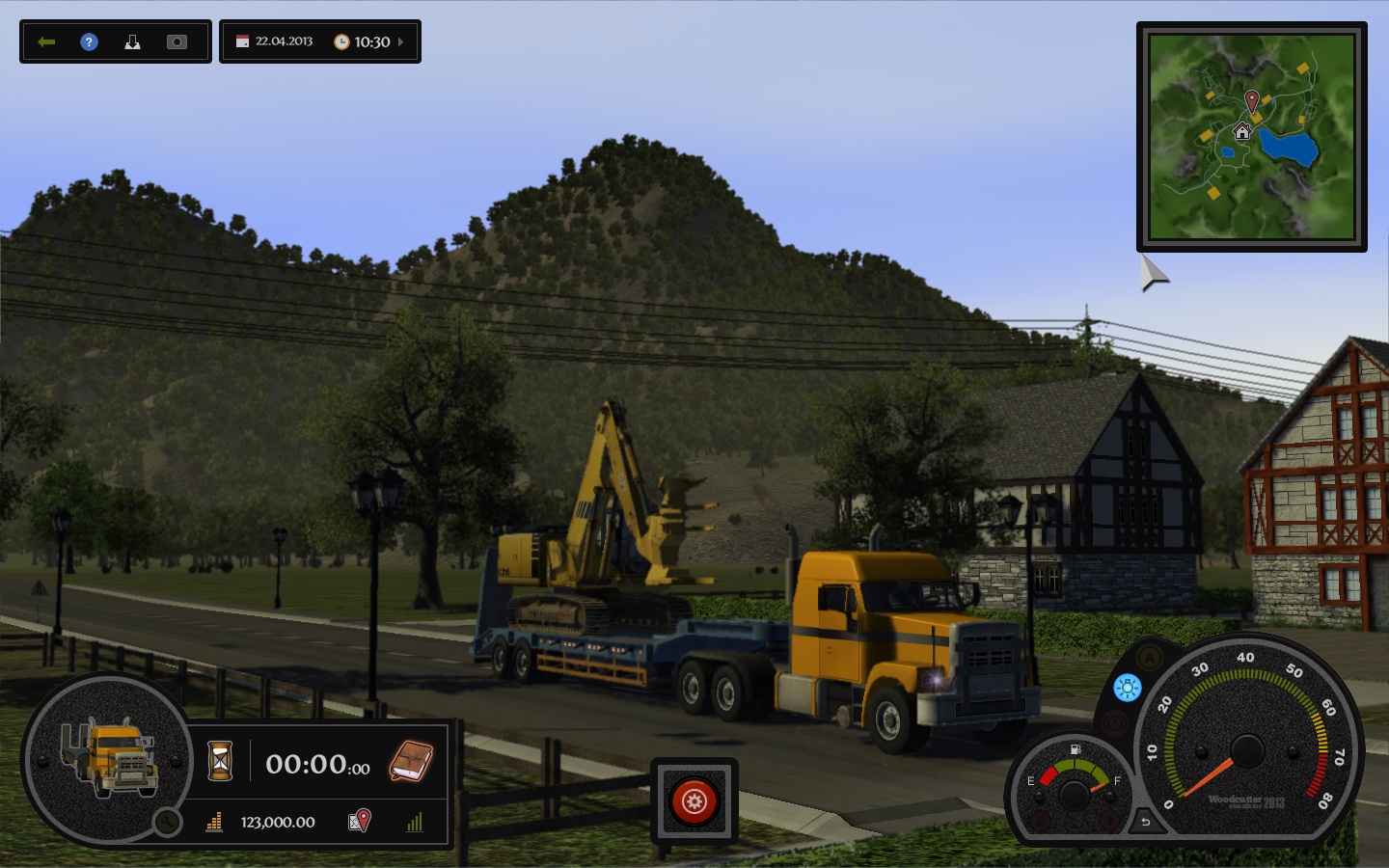1389x868 pixels.
Task: Click the return arrow below the tachometer
Action: (x=1144, y=823)
